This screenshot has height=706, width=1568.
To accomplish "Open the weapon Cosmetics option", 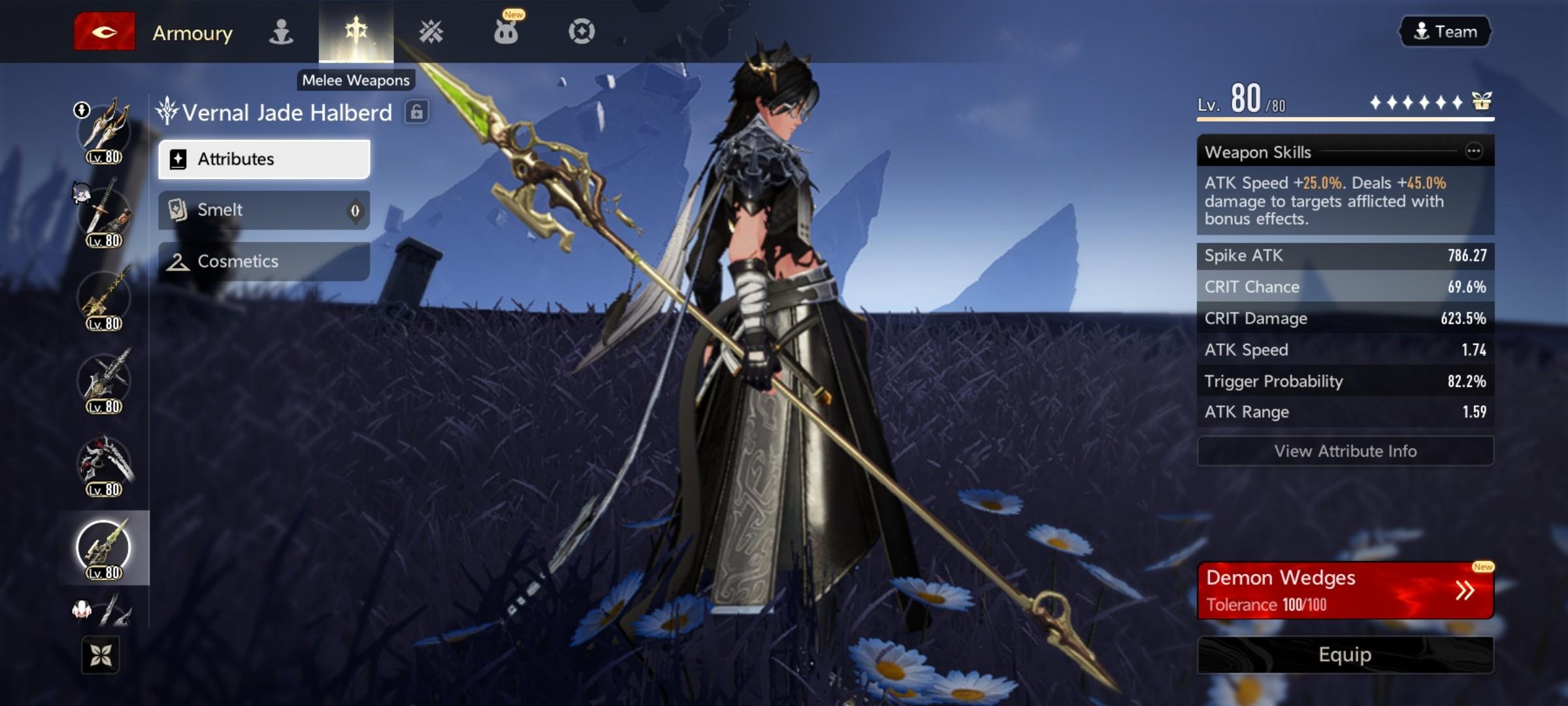I will (x=264, y=261).
